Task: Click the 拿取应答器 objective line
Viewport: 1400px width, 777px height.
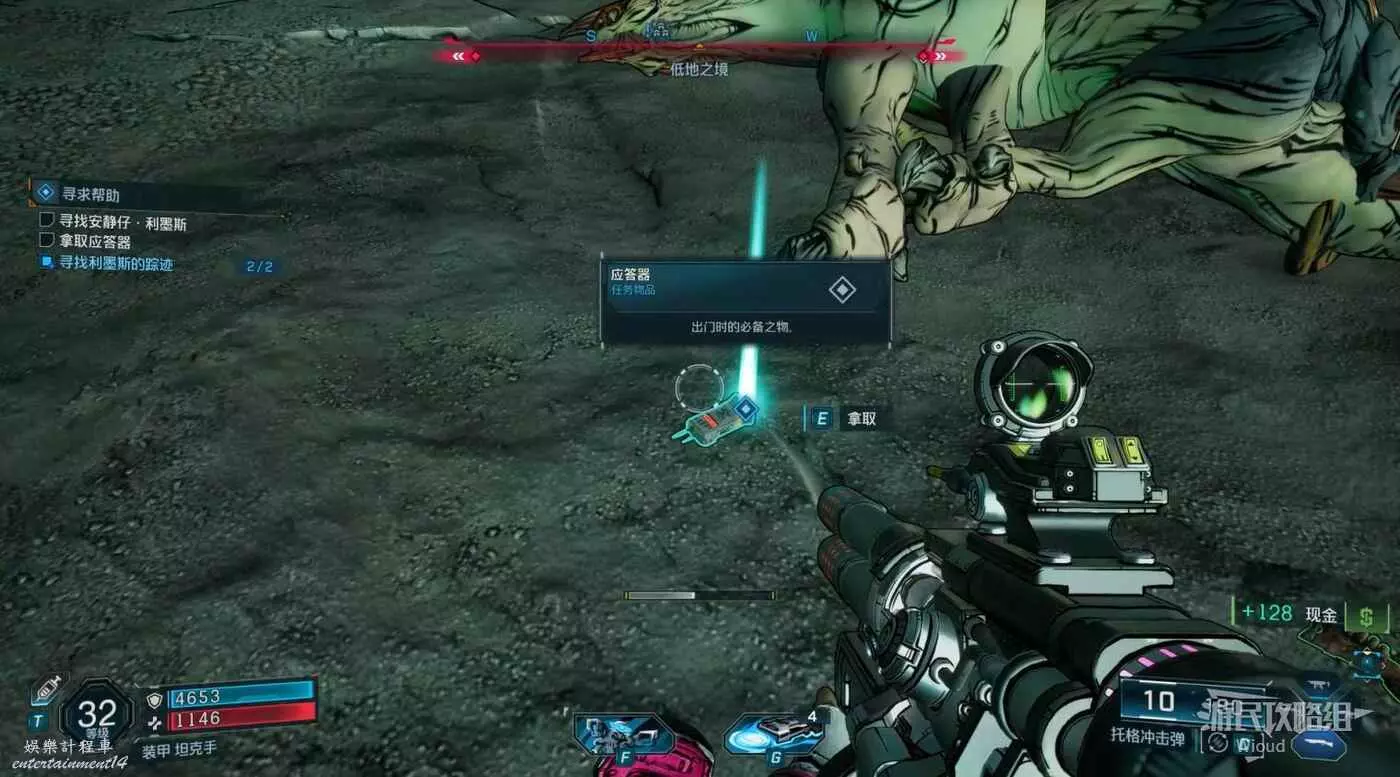Action: [x=94, y=241]
